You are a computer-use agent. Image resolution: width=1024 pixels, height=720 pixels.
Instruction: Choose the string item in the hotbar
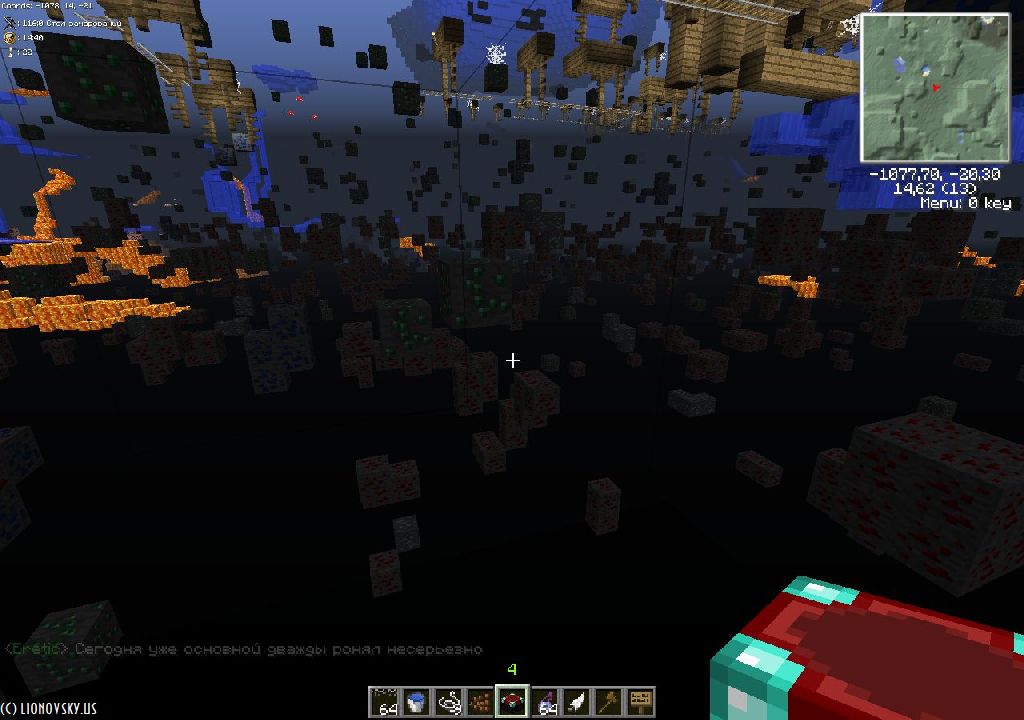(448, 701)
